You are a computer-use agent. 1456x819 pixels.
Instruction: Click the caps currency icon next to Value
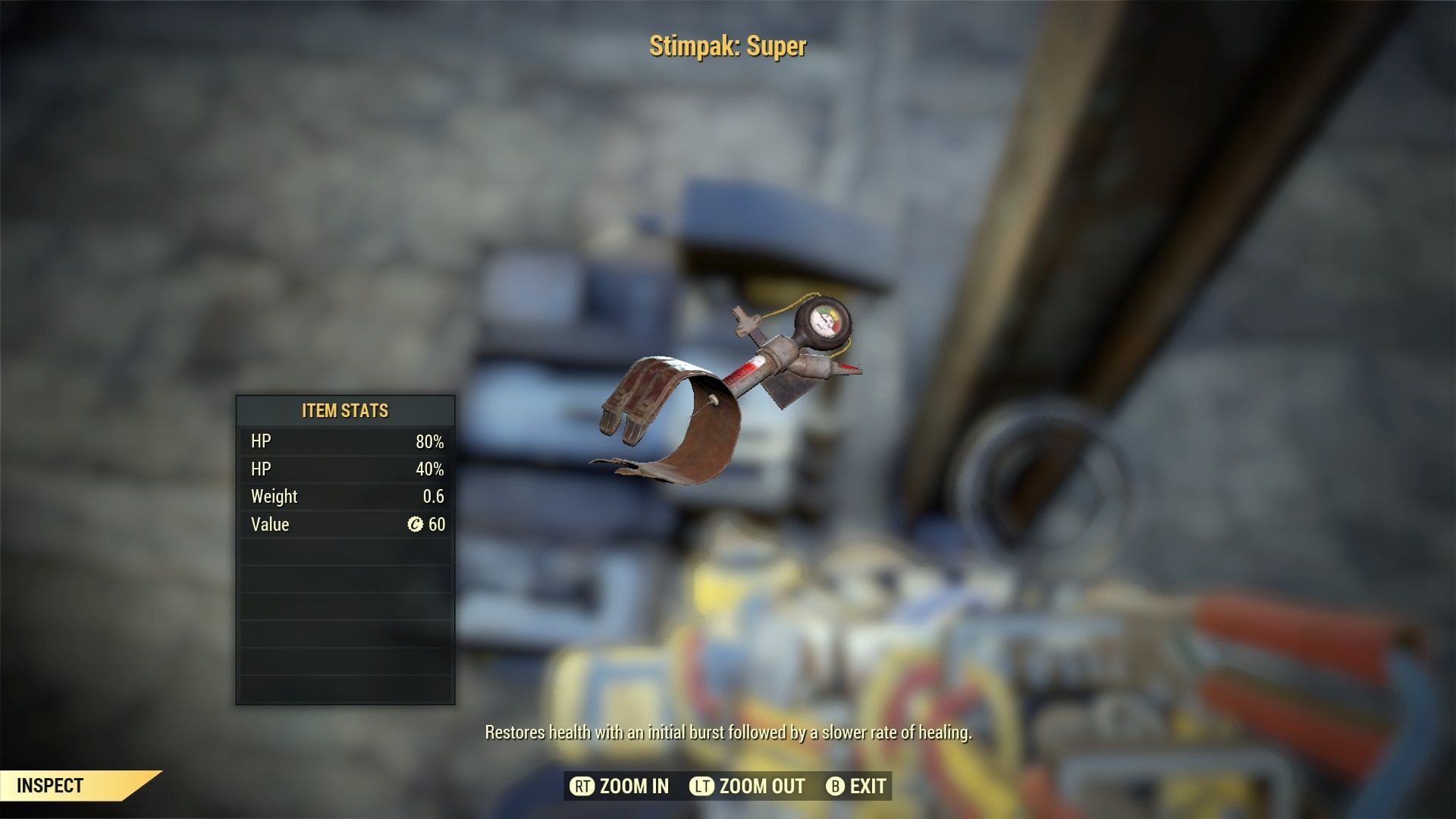click(416, 524)
